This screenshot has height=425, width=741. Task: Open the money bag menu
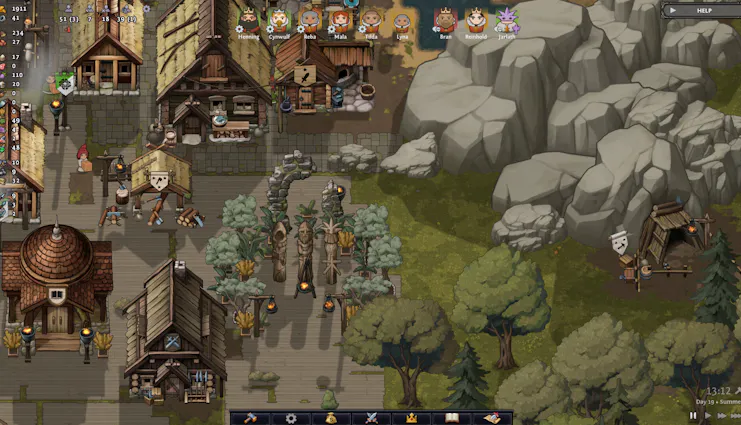click(331, 418)
